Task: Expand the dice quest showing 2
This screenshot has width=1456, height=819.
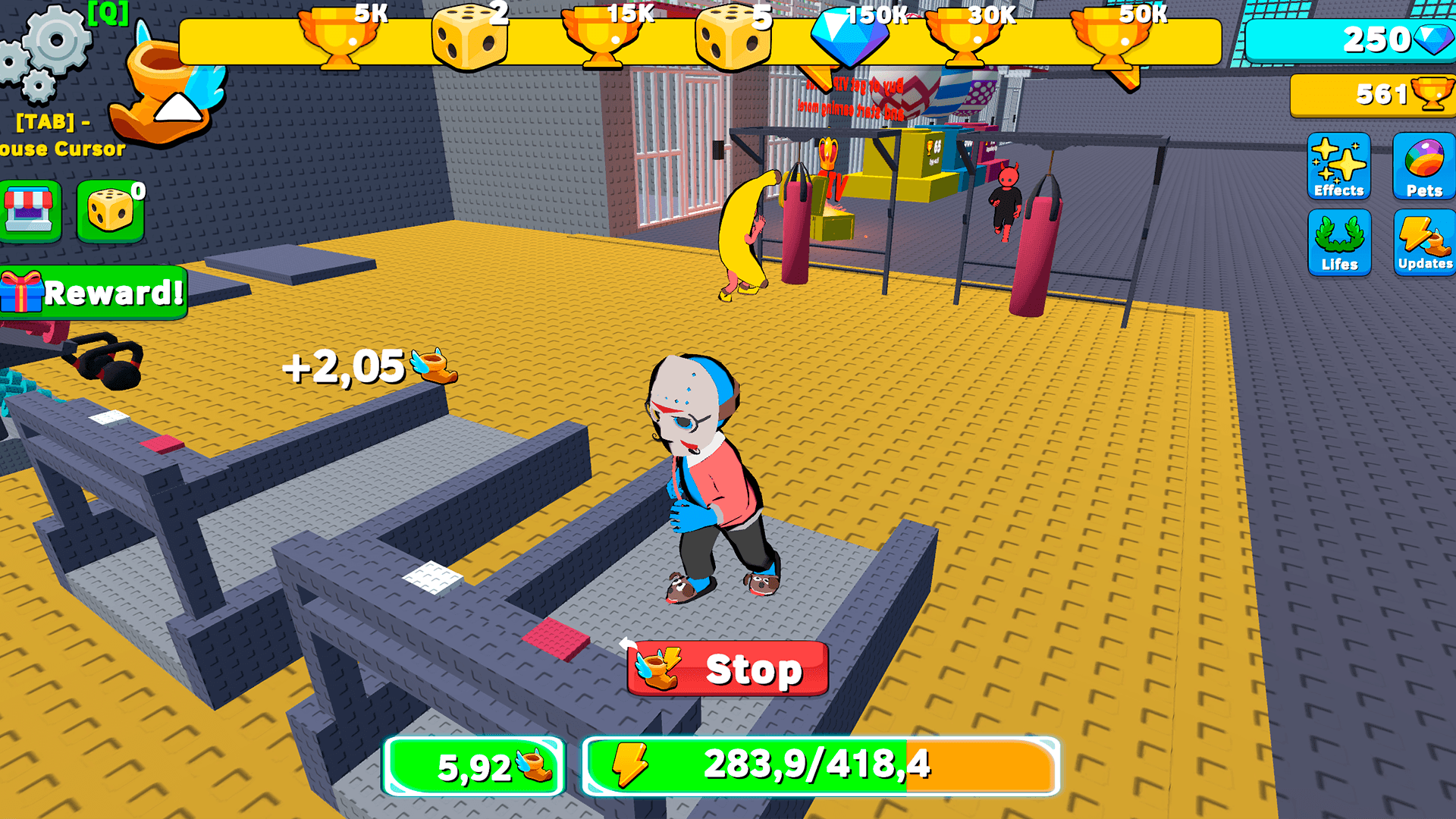Action: pyautogui.click(x=470, y=38)
